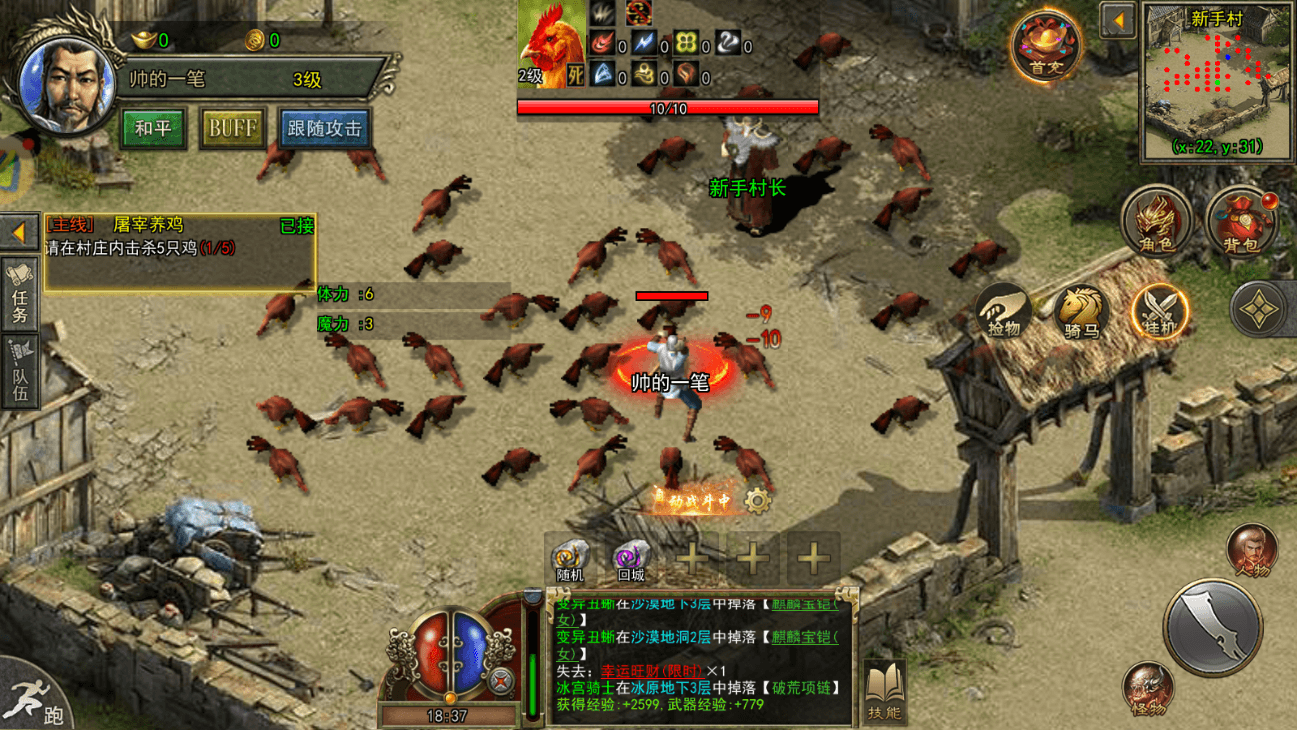Tap the main sword attack button

click(1212, 627)
